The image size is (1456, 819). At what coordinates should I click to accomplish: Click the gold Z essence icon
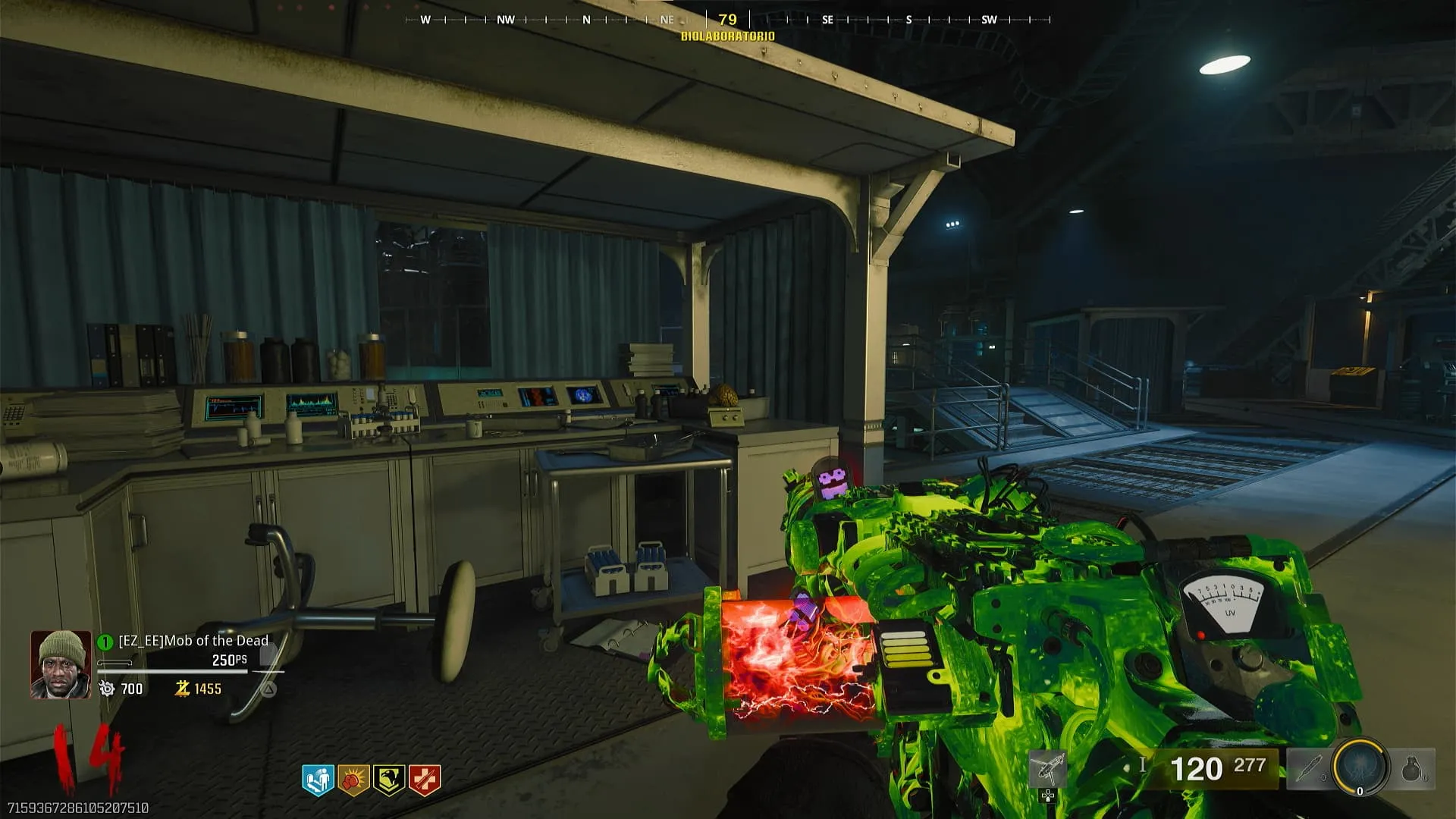click(x=182, y=689)
